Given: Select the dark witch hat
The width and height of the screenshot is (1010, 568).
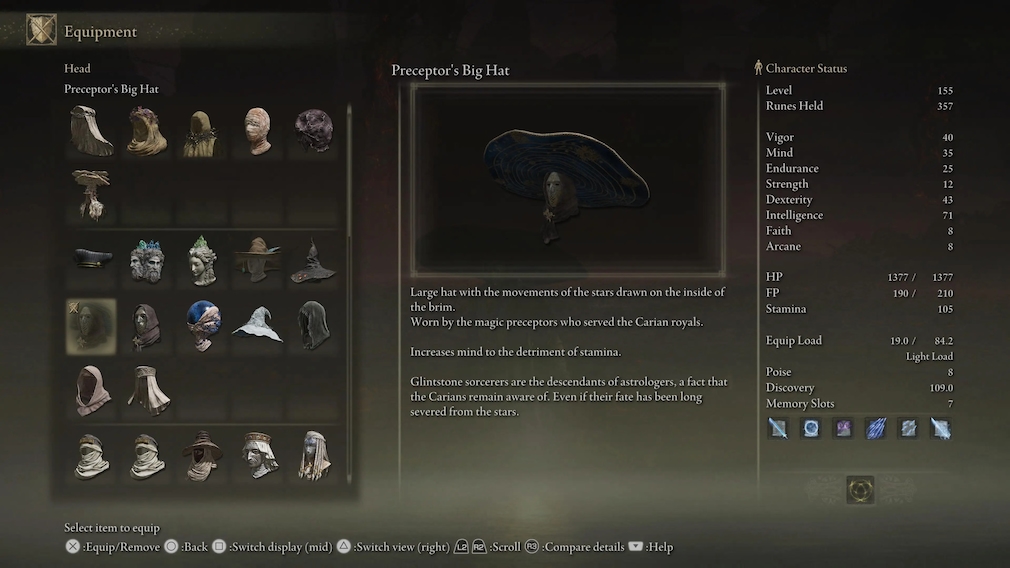Looking at the screenshot, I should [313, 261].
